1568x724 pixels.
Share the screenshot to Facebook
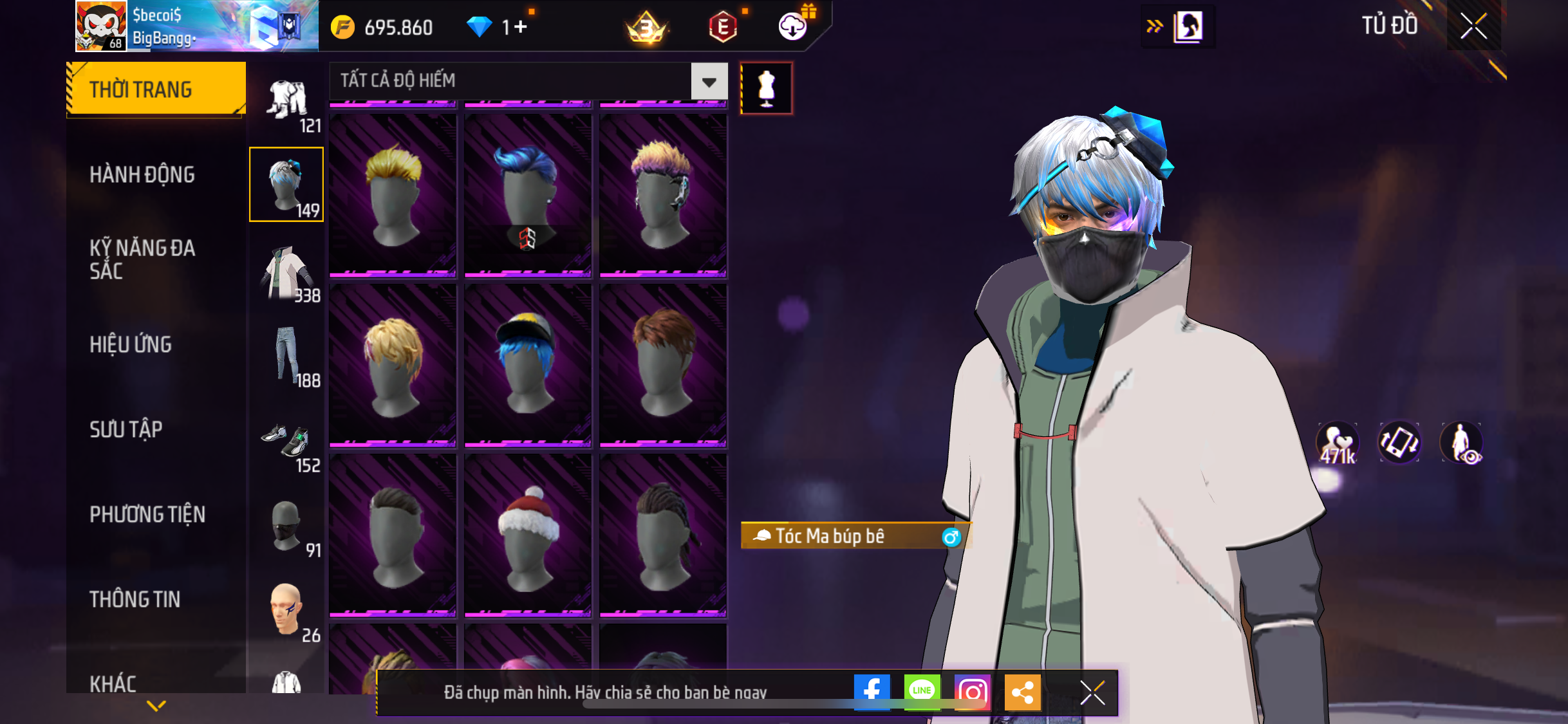pyautogui.click(x=872, y=692)
